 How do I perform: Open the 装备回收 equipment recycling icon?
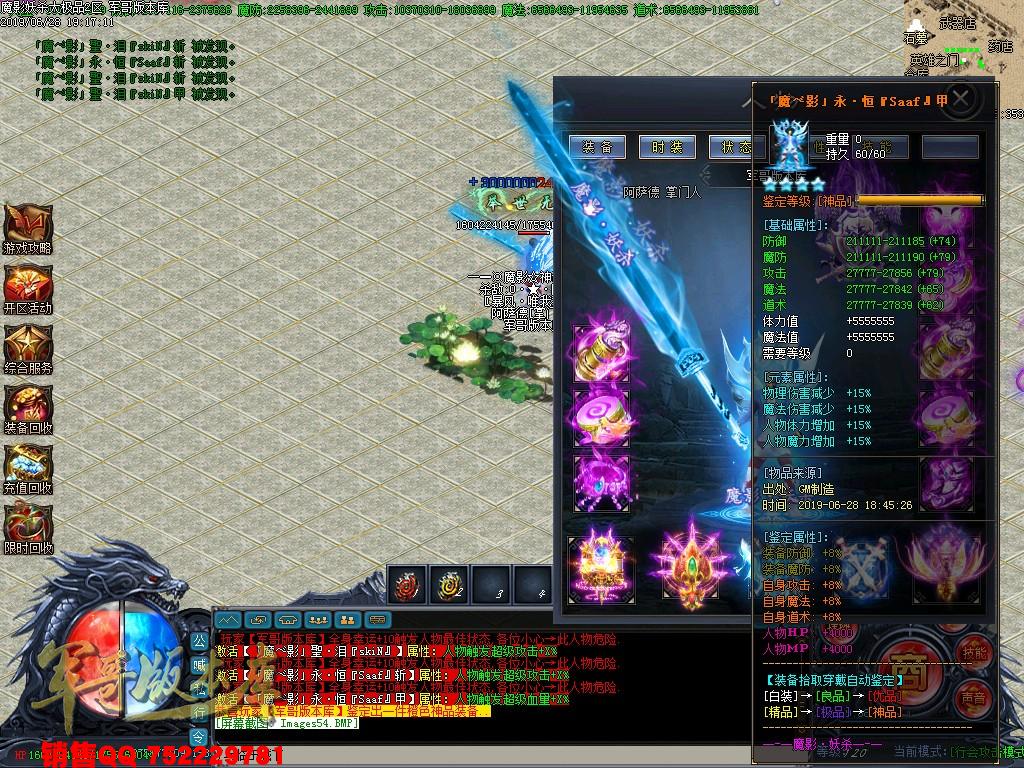click(27, 406)
